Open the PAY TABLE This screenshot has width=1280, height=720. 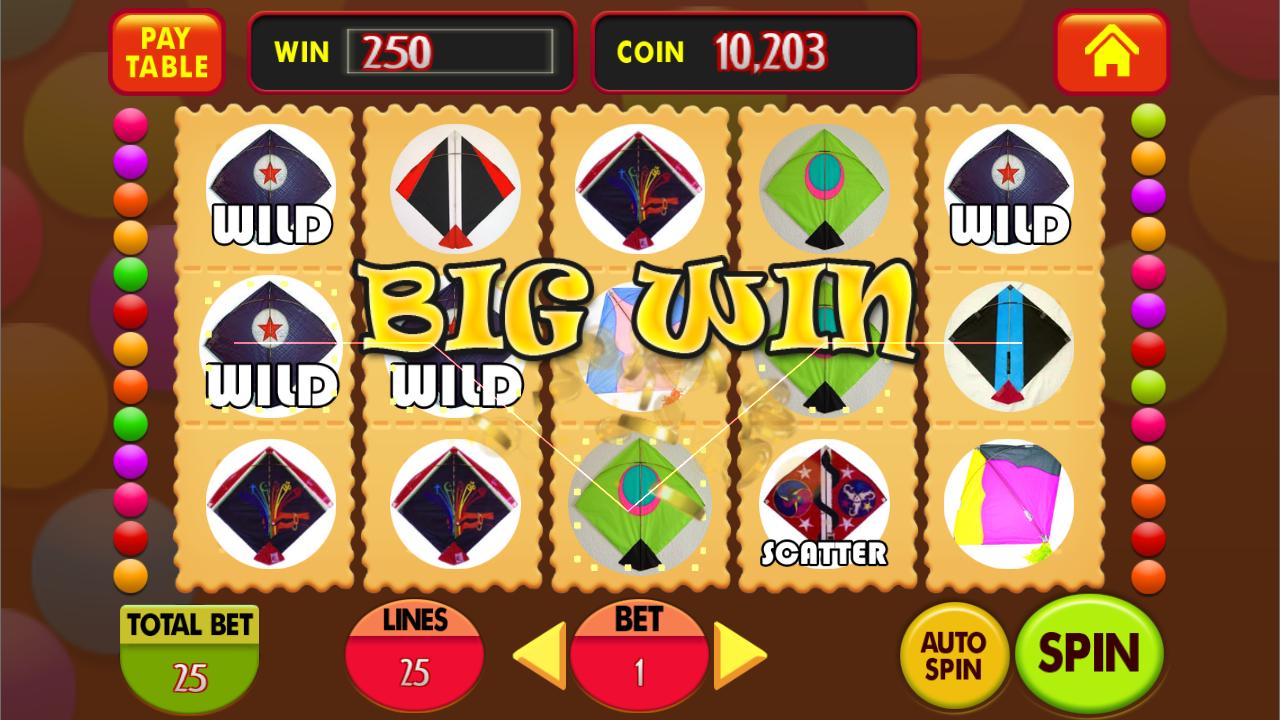tap(166, 52)
